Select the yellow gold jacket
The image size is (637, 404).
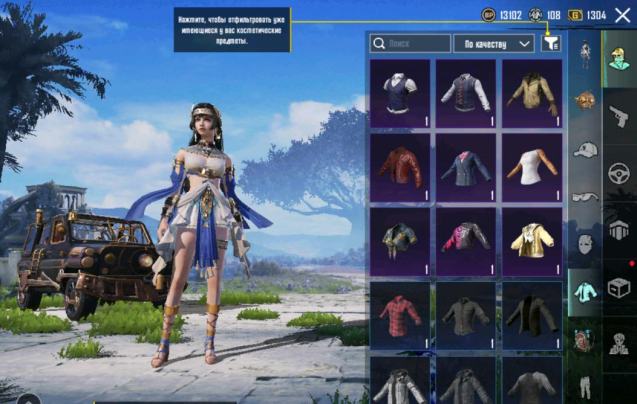531,241
